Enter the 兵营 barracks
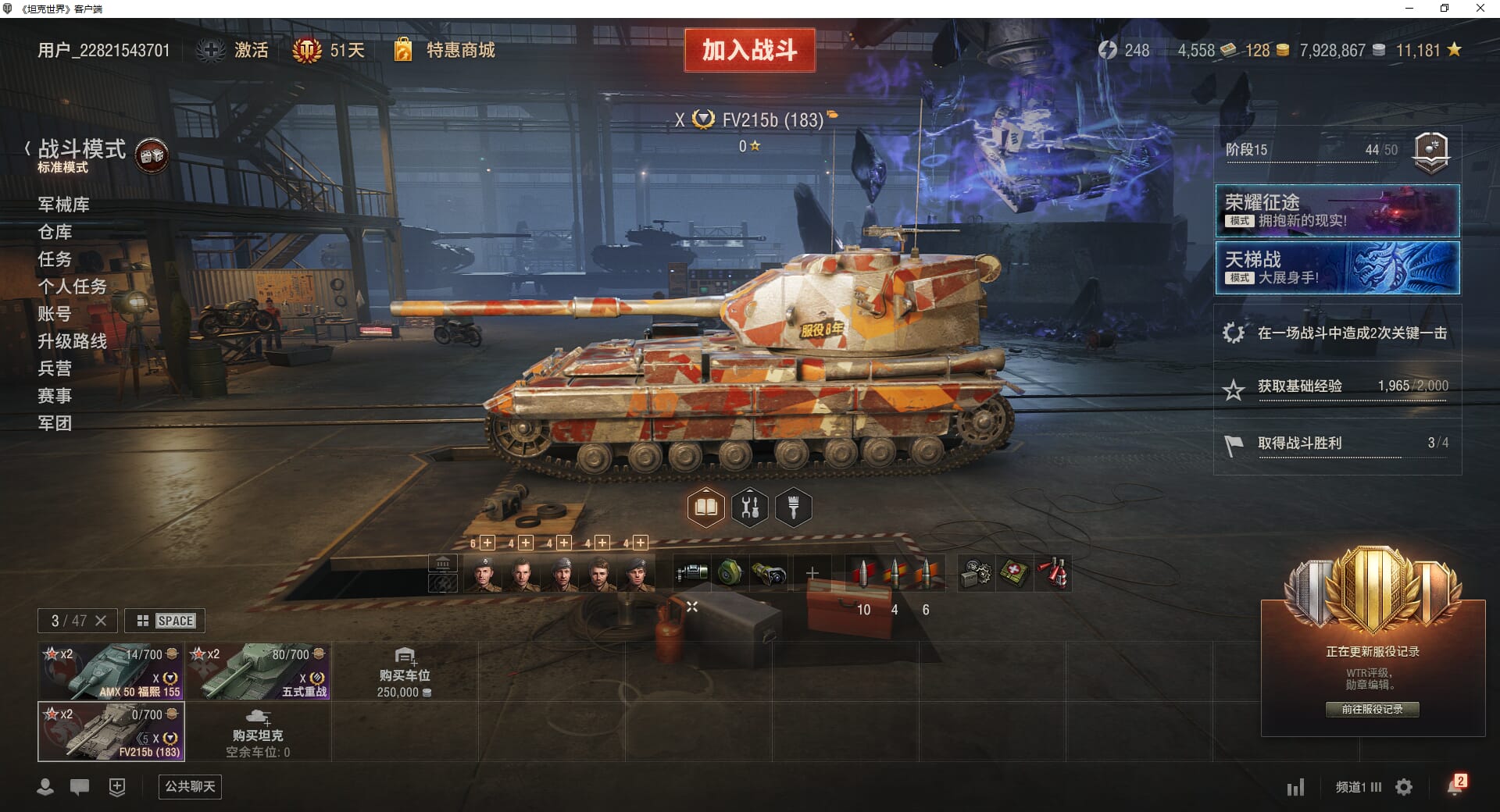 point(55,369)
